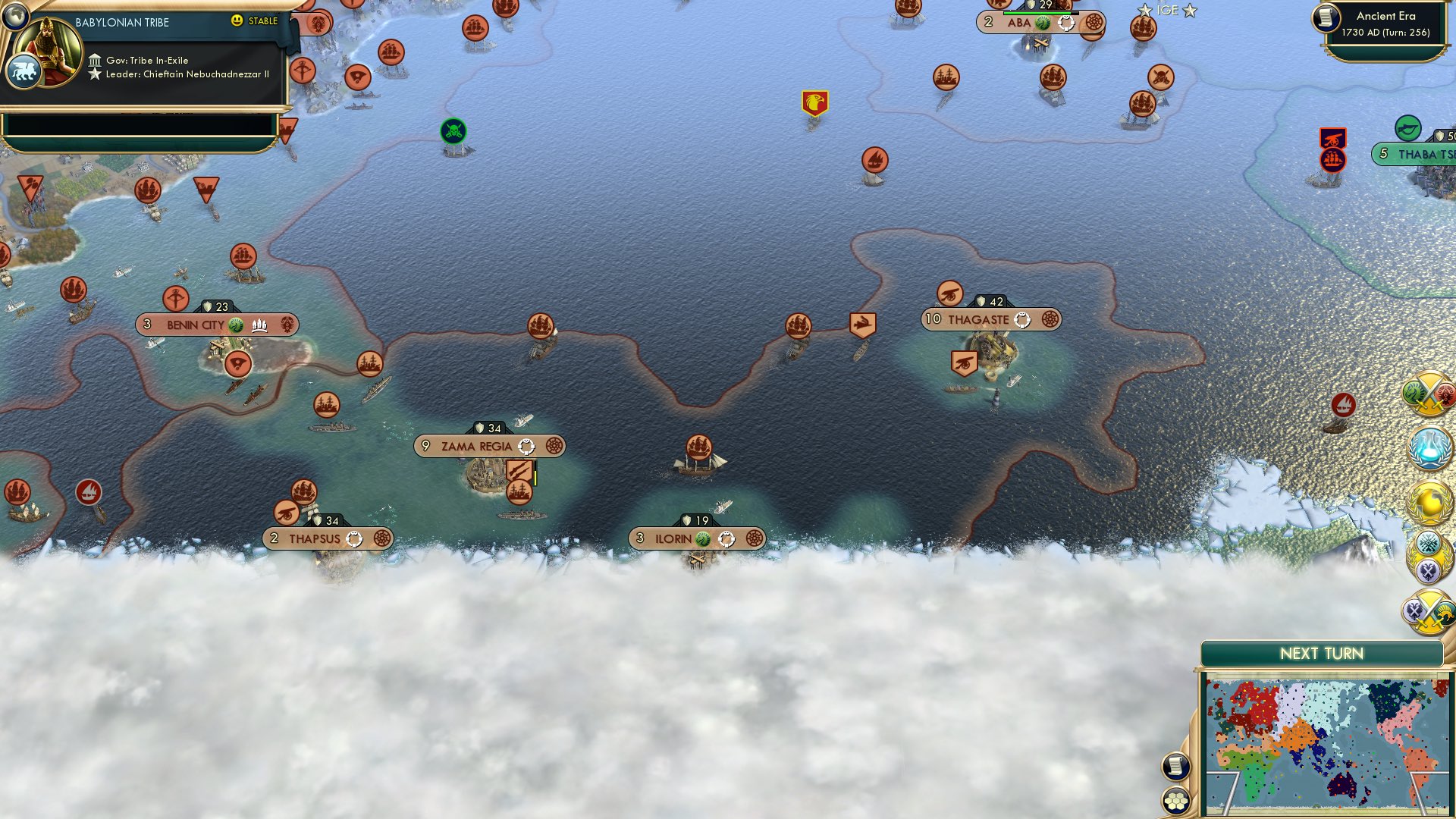Select the trade route icon on Thapsus banner
The width and height of the screenshot is (1456, 819).
pos(354,538)
